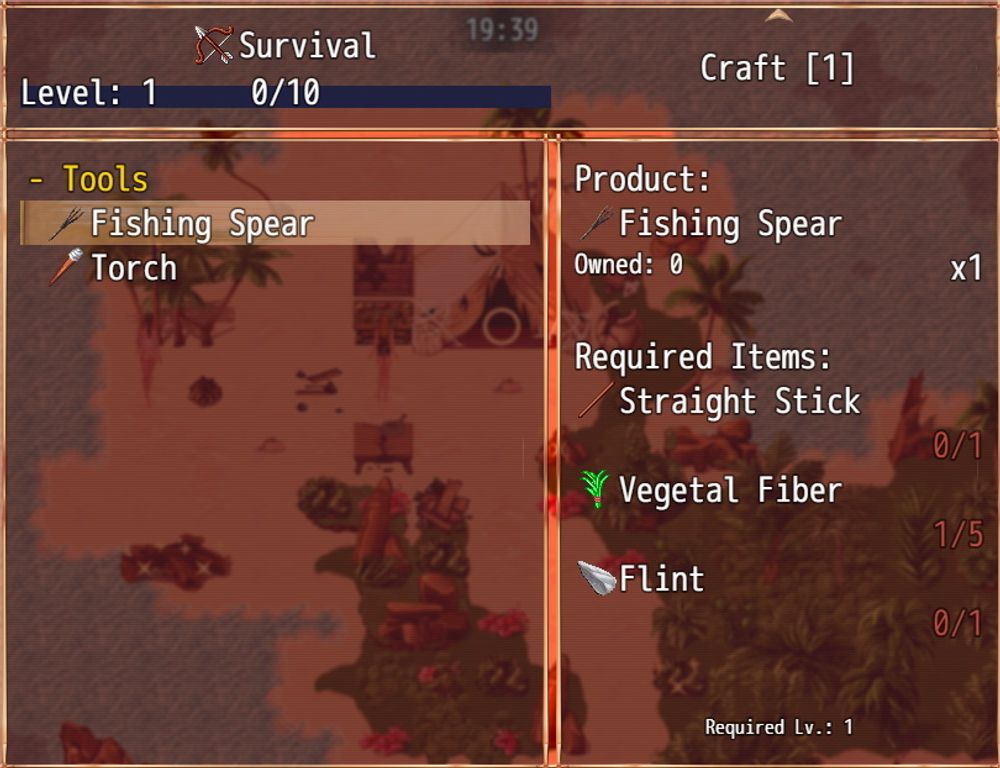1000x768 pixels.
Task: Click the Craft [1] button
Action: 777,68
